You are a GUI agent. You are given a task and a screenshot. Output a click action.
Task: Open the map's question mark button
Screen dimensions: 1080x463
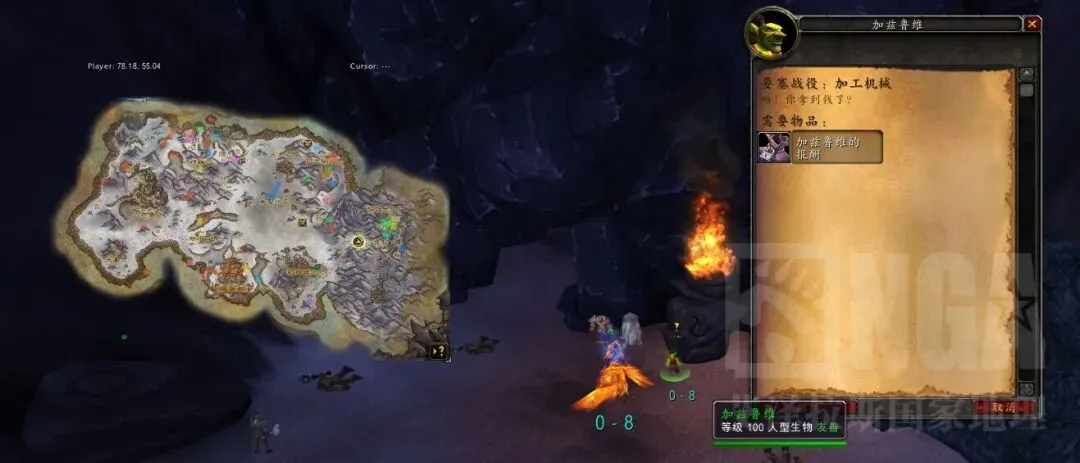(438, 351)
